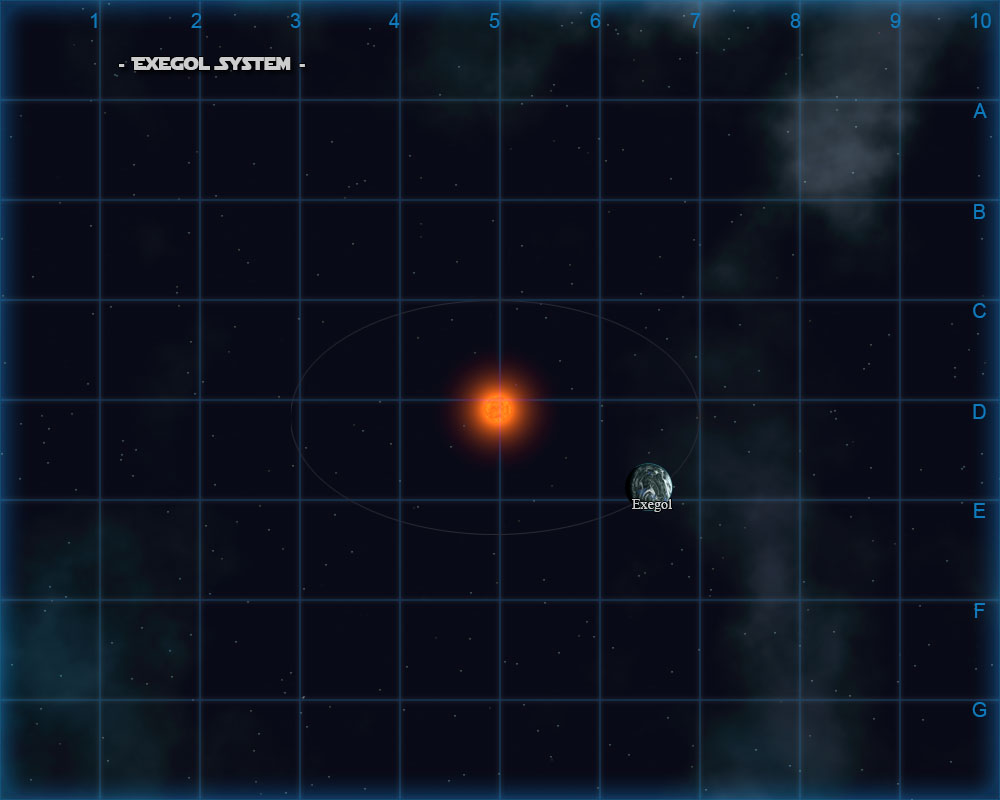Select the orange sun at the system center
Image resolution: width=1000 pixels, height=800 pixels.
(497, 408)
